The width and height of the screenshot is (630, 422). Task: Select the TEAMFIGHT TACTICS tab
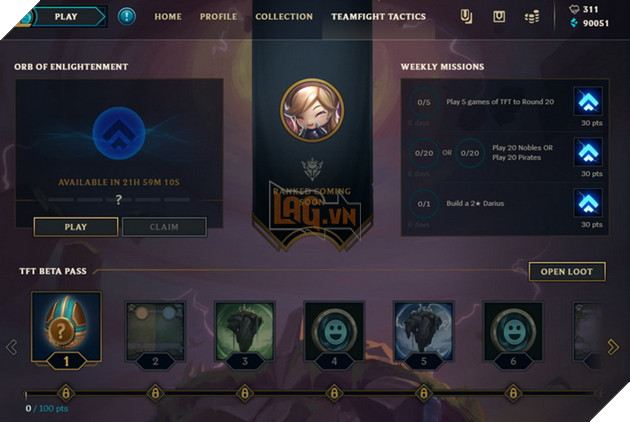pyautogui.click(x=379, y=17)
